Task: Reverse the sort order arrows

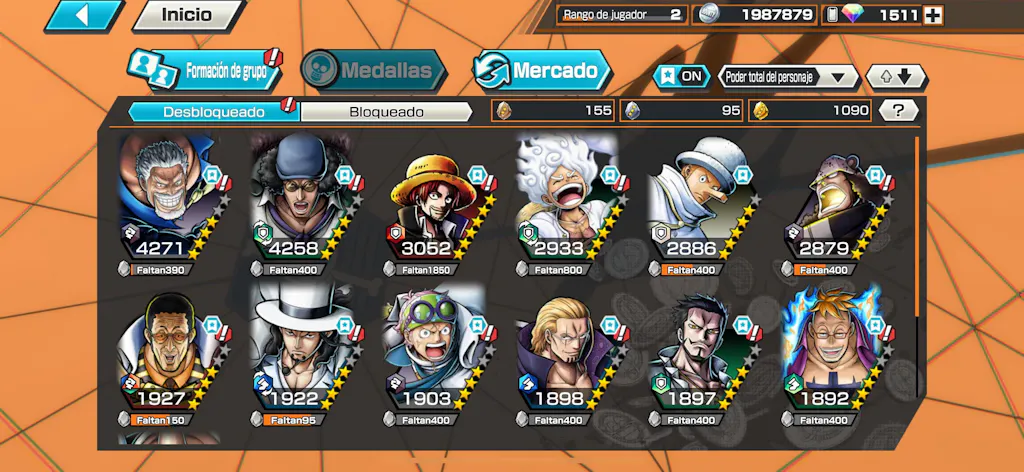Action: pos(896,76)
